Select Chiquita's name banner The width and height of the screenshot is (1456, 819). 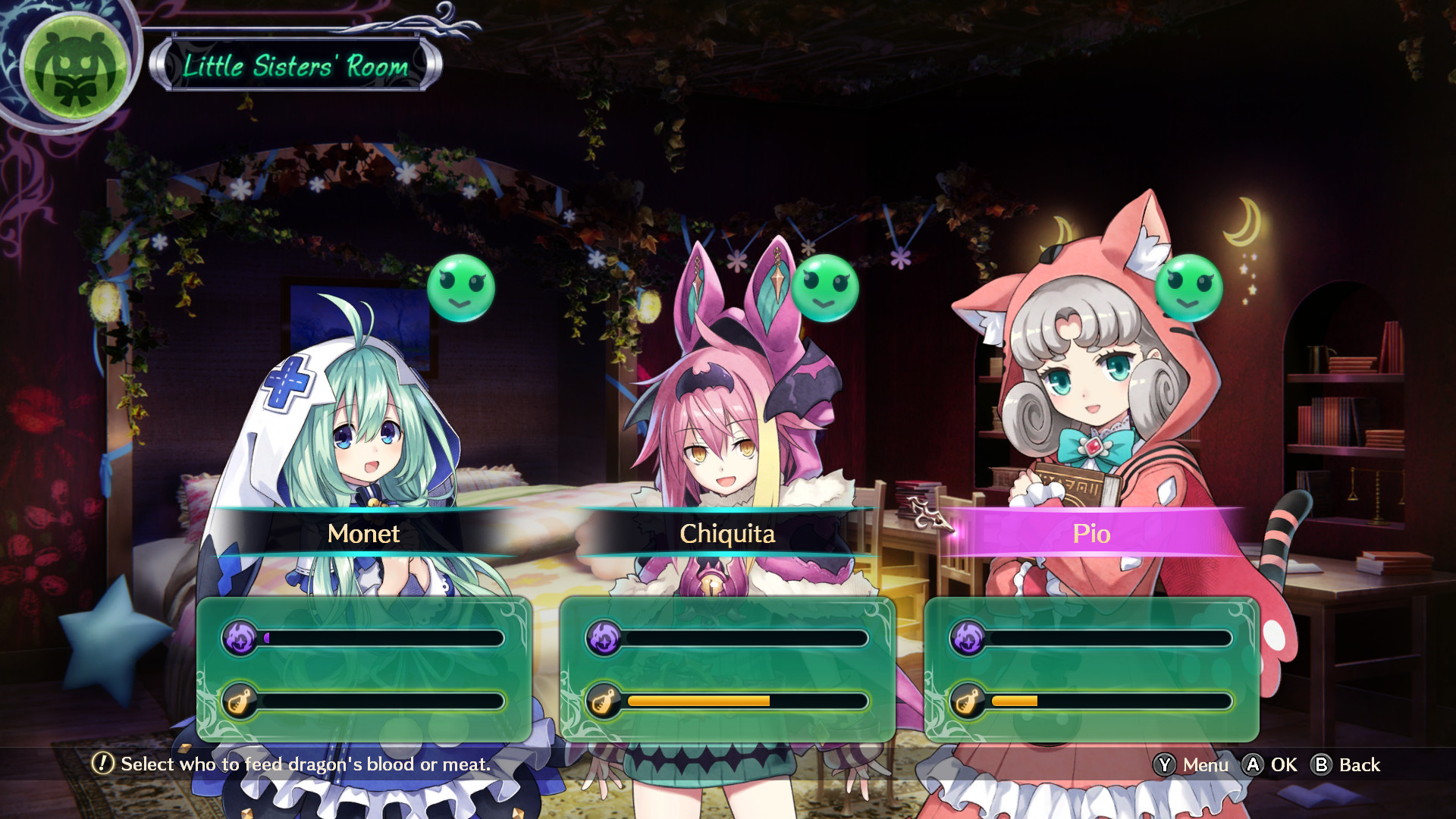[x=728, y=535]
